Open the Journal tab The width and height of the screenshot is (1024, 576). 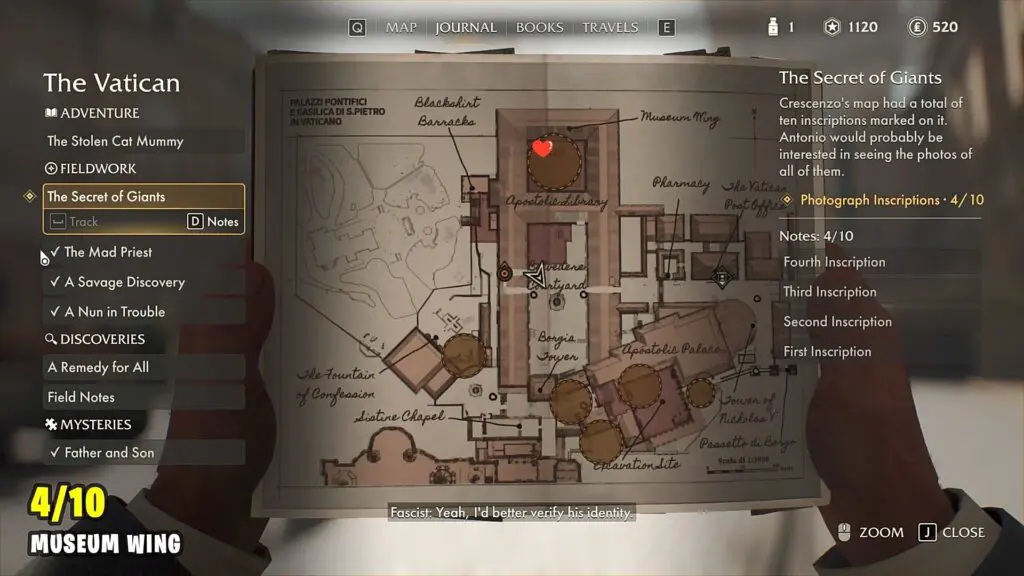(x=466, y=27)
